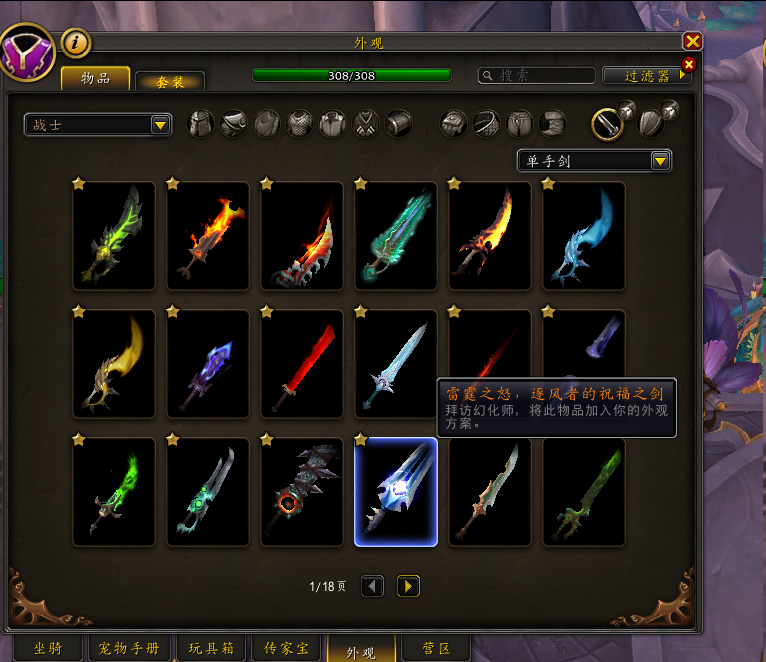Select the golden crescent blade appearance
Screen dimensions: 766x662
[114, 364]
